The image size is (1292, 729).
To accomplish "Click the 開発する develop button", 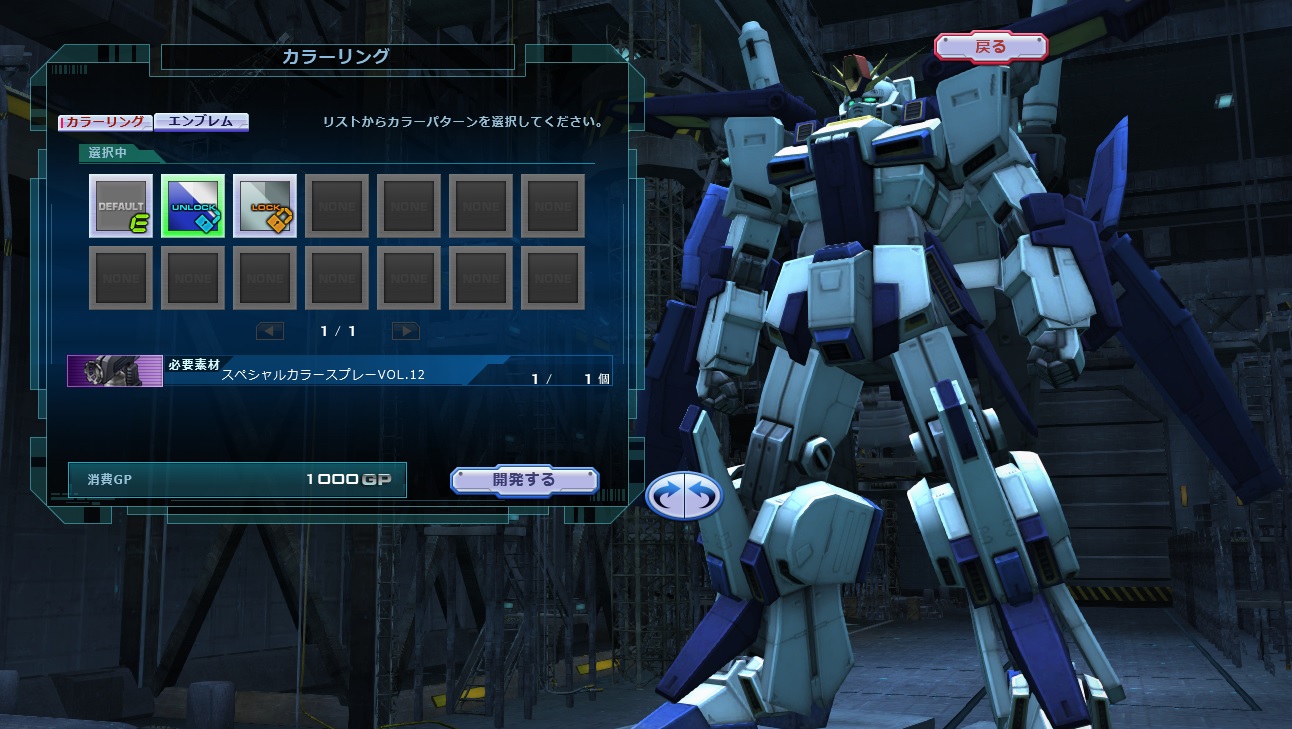I will (524, 480).
